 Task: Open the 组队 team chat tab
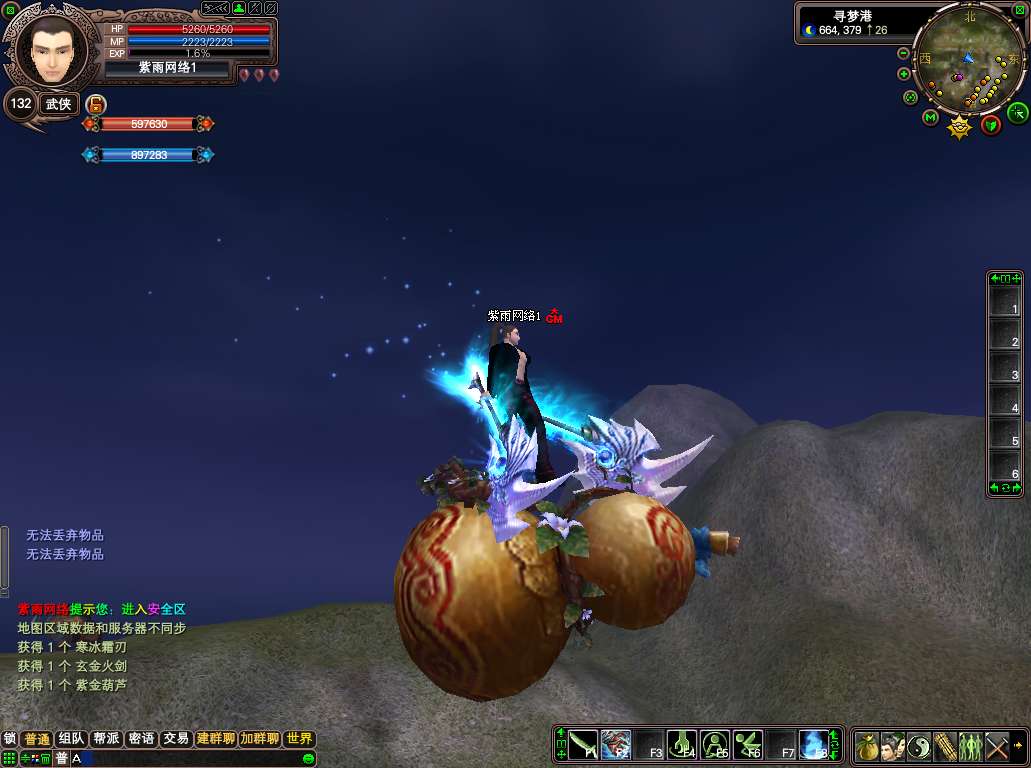[72, 739]
